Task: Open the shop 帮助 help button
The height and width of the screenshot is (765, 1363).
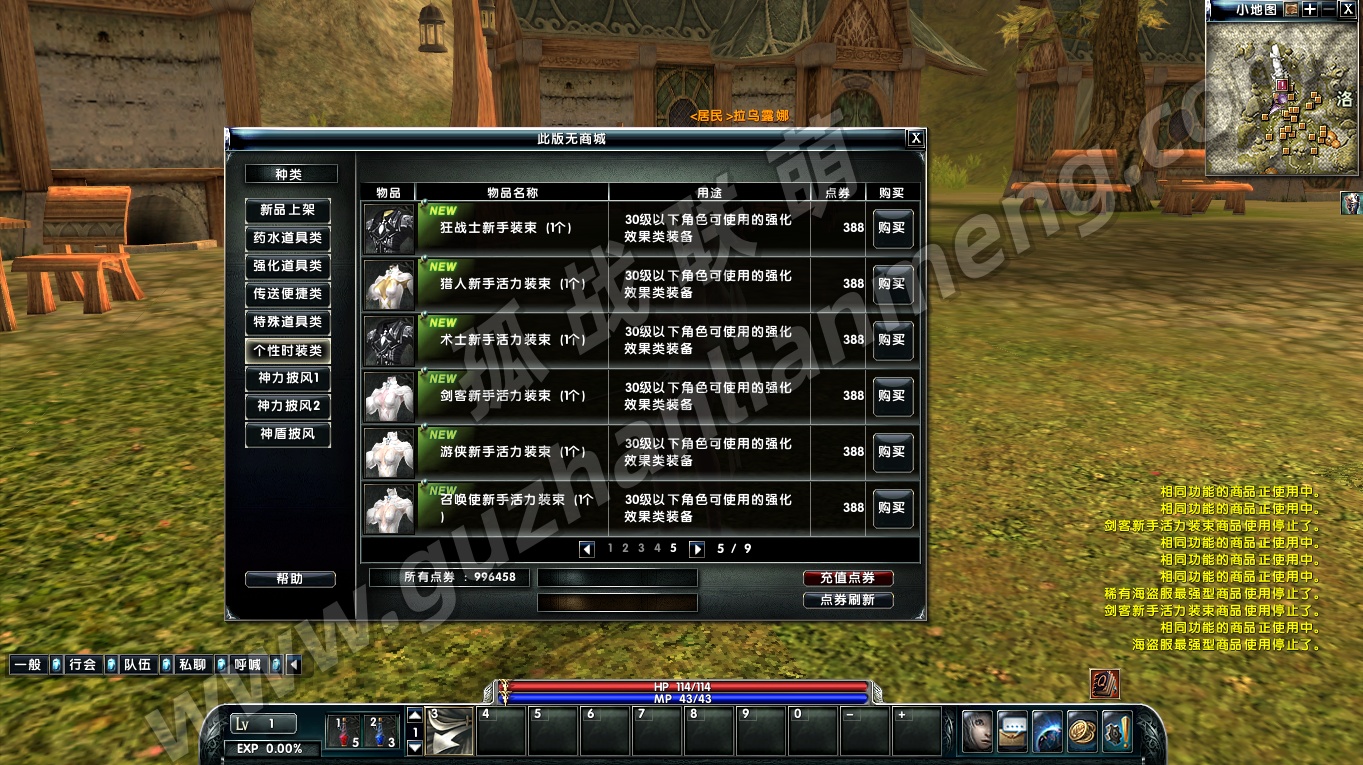Action: coord(290,579)
